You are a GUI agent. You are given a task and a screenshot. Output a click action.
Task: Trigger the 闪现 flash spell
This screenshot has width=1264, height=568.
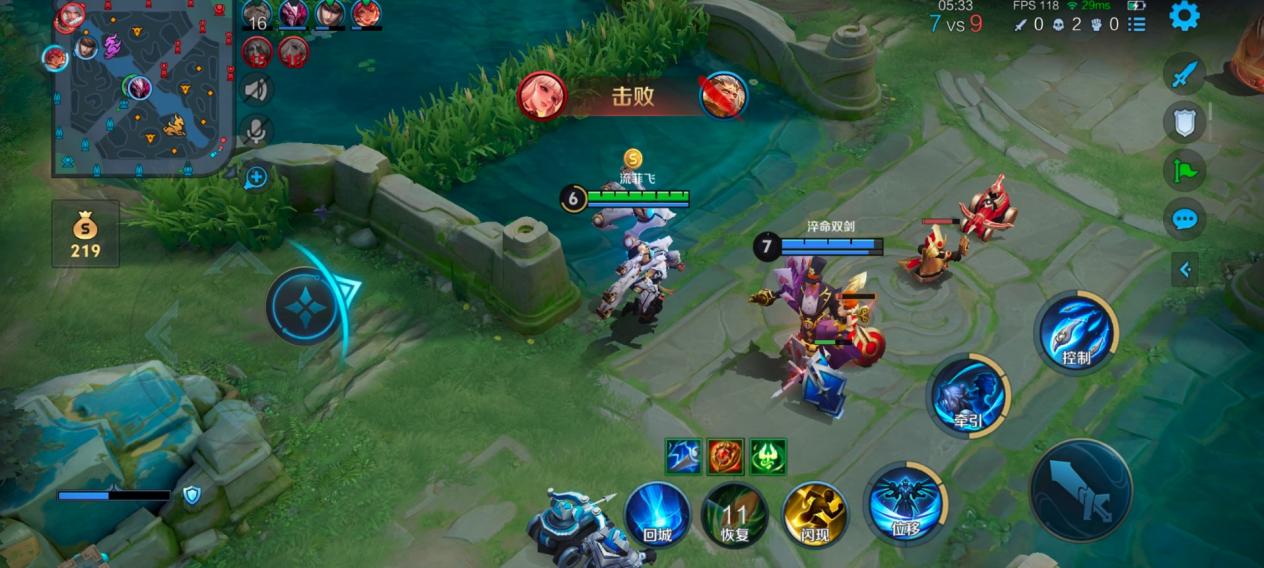point(814,514)
